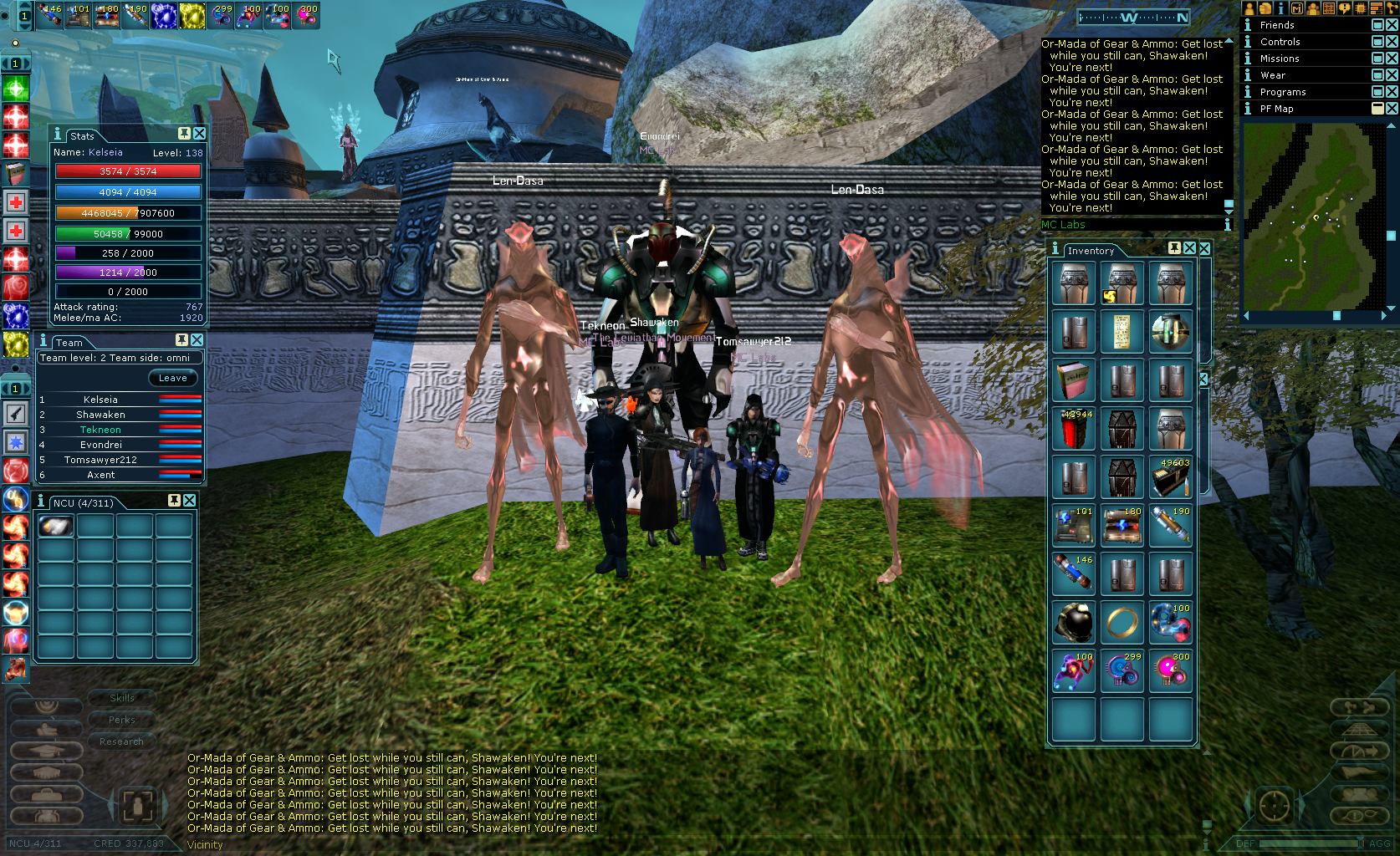Viewport: 1400px width, 856px height.
Task: Open the Missions panel entry
Action: tap(1280, 59)
